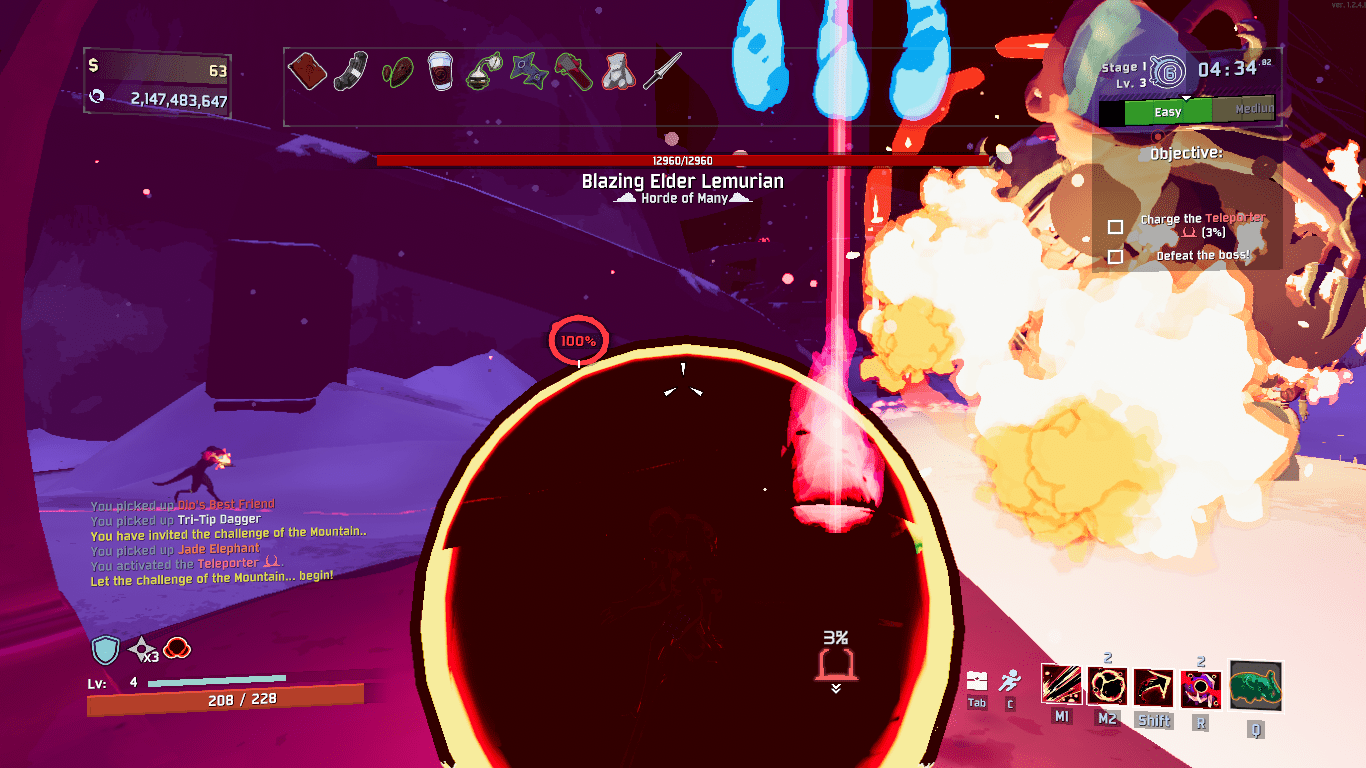Expand the chevron under the teleporter charge symbol
Image resolution: width=1366 pixels, height=768 pixels.
pos(834,689)
